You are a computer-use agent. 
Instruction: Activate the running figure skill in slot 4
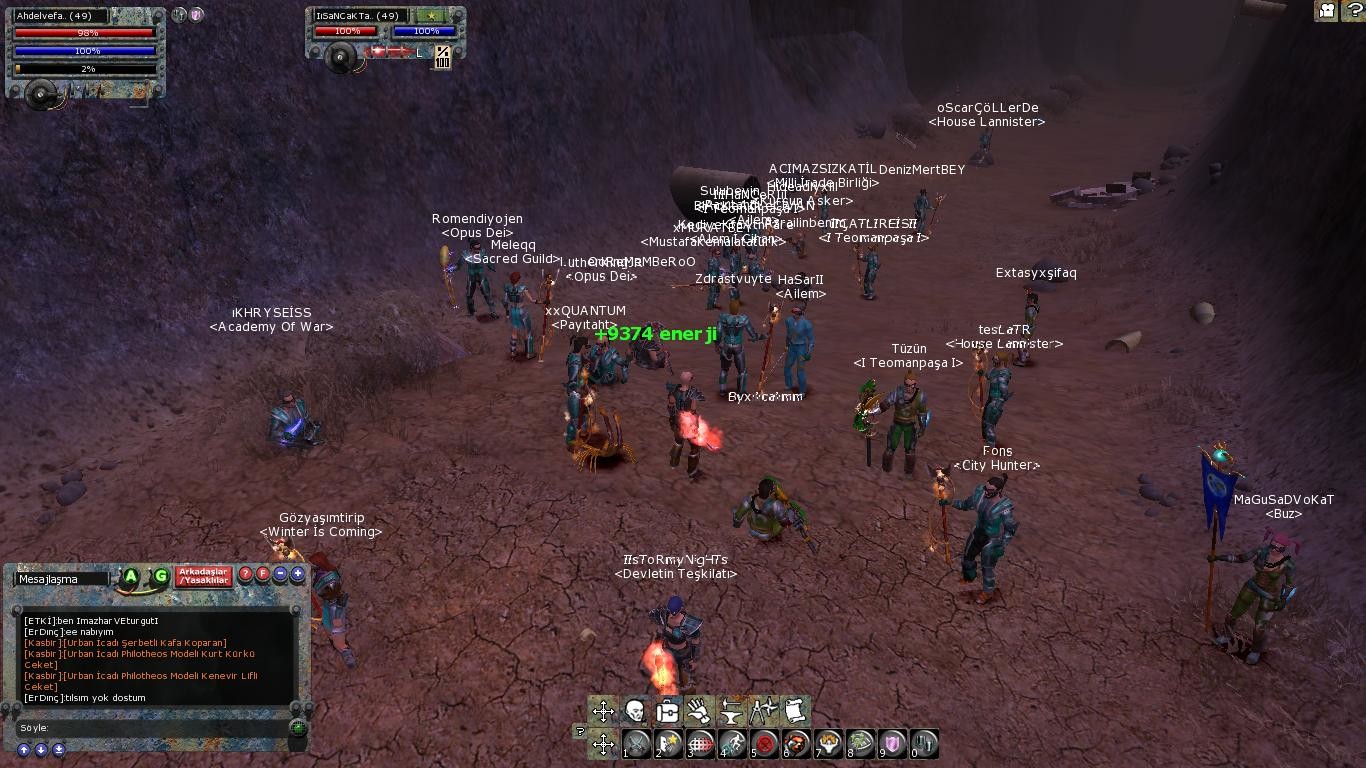734,744
